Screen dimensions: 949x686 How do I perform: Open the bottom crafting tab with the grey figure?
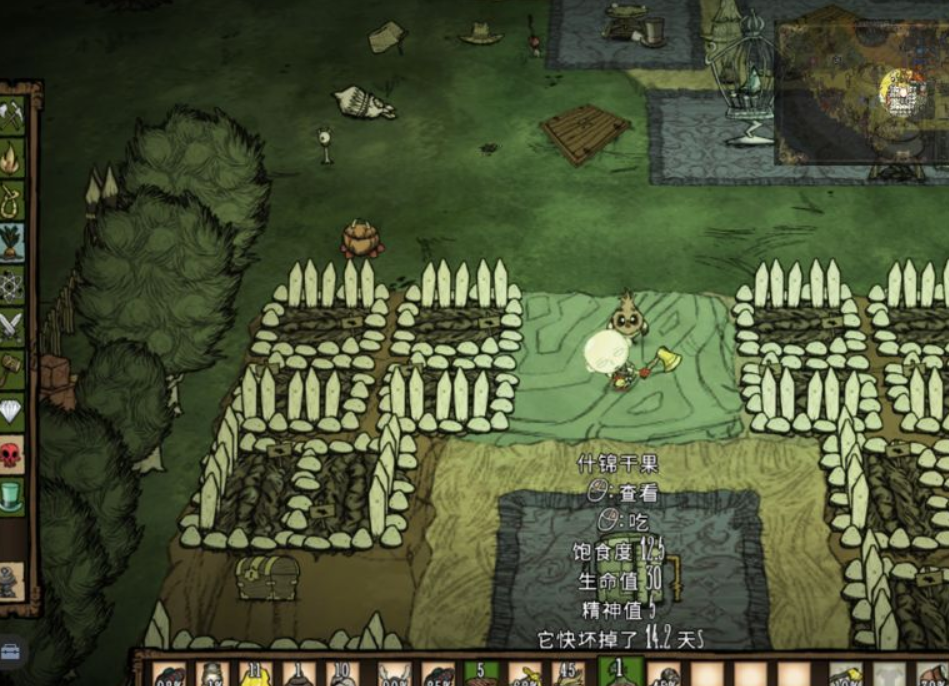[10, 581]
